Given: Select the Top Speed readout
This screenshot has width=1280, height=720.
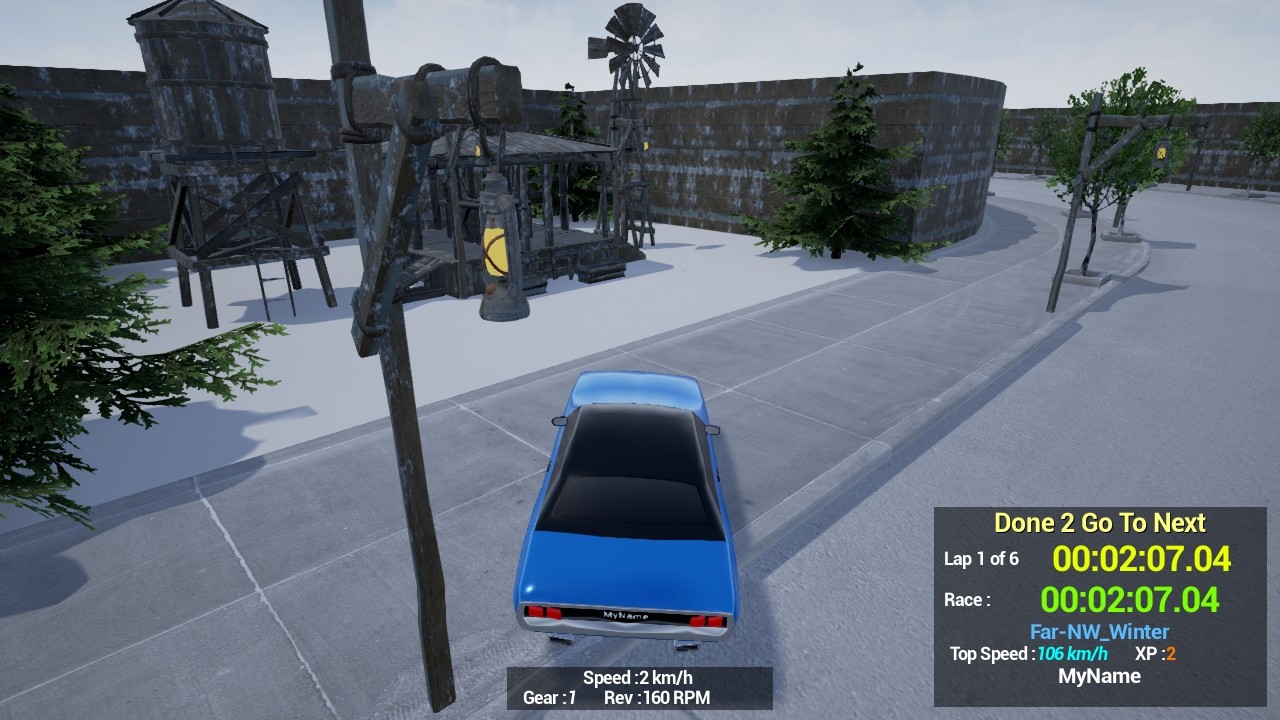Looking at the screenshot, I should tap(1028, 654).
